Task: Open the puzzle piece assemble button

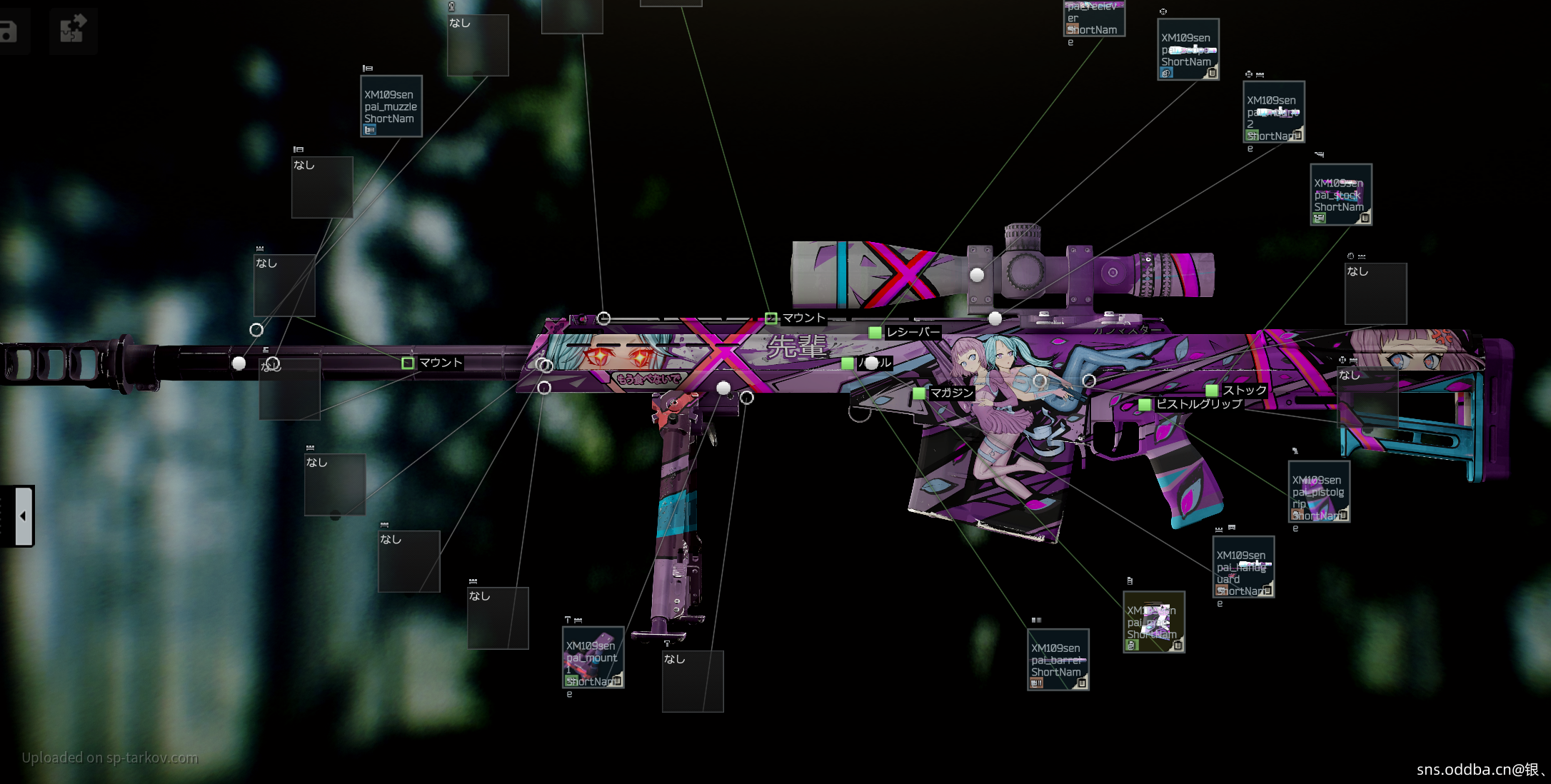Action: [73, 30]
